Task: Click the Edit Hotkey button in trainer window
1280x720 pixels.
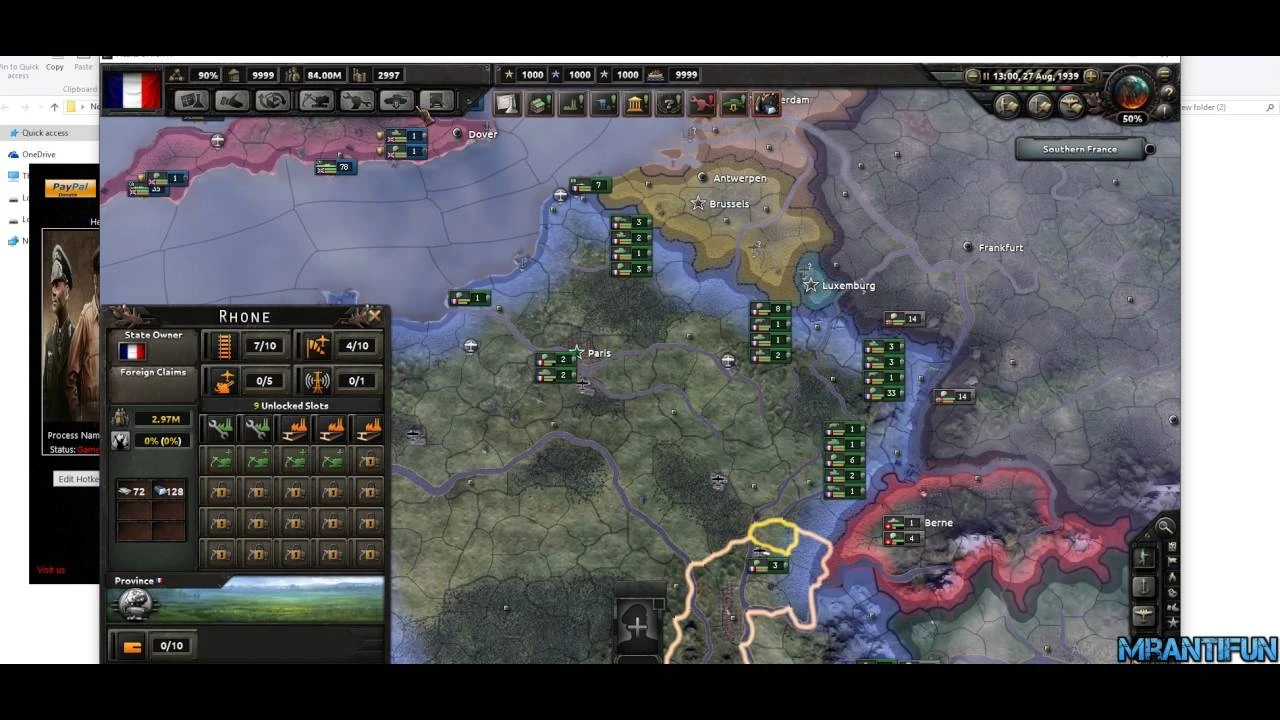Action: [x=78, y=479]
